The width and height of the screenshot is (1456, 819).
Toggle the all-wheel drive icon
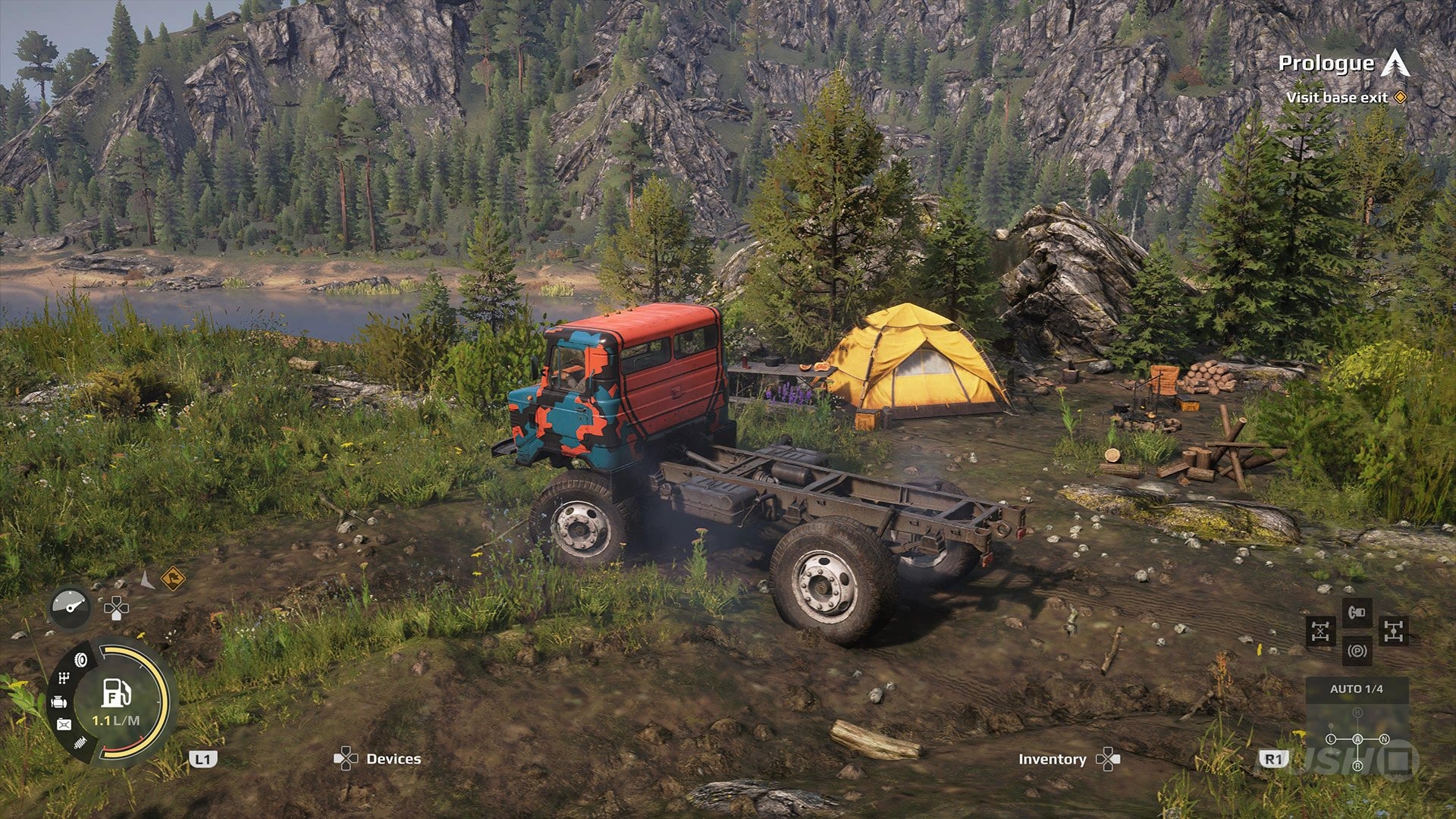pyautogui.click(x=1394, y=631)
